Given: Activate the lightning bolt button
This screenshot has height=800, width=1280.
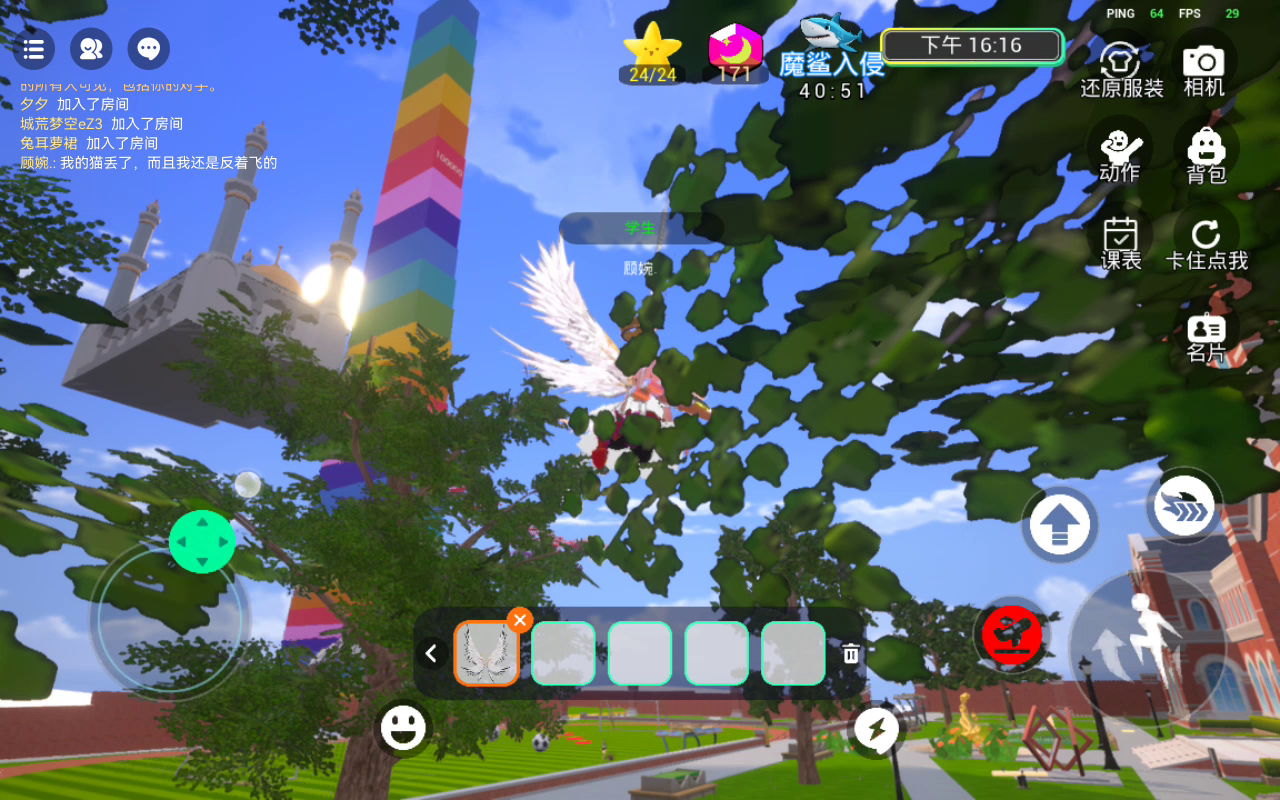Looking at the screenshot, I should coord(877,732).
